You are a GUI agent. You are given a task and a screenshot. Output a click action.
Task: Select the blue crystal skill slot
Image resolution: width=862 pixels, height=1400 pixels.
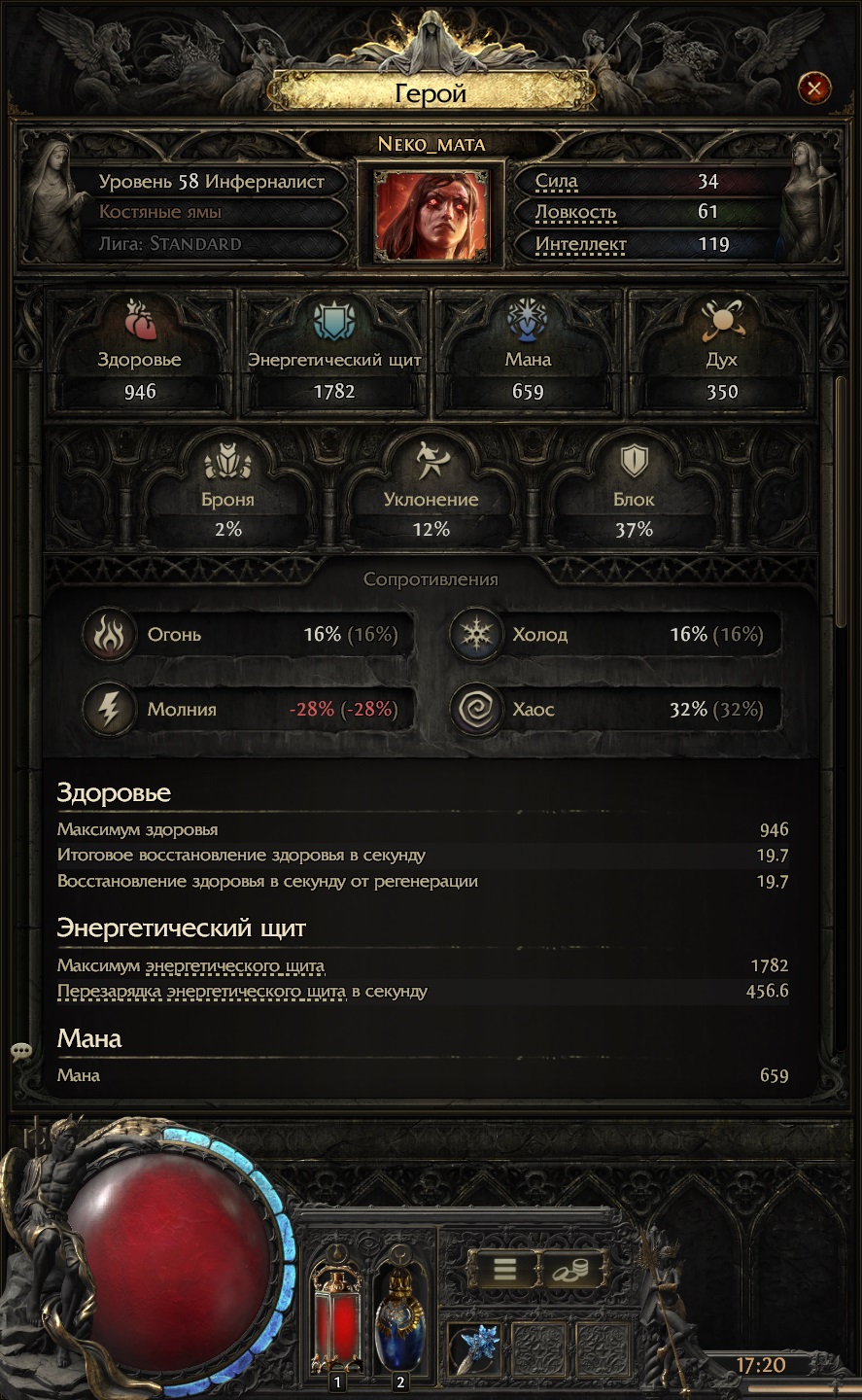(x=476, y=1349)
